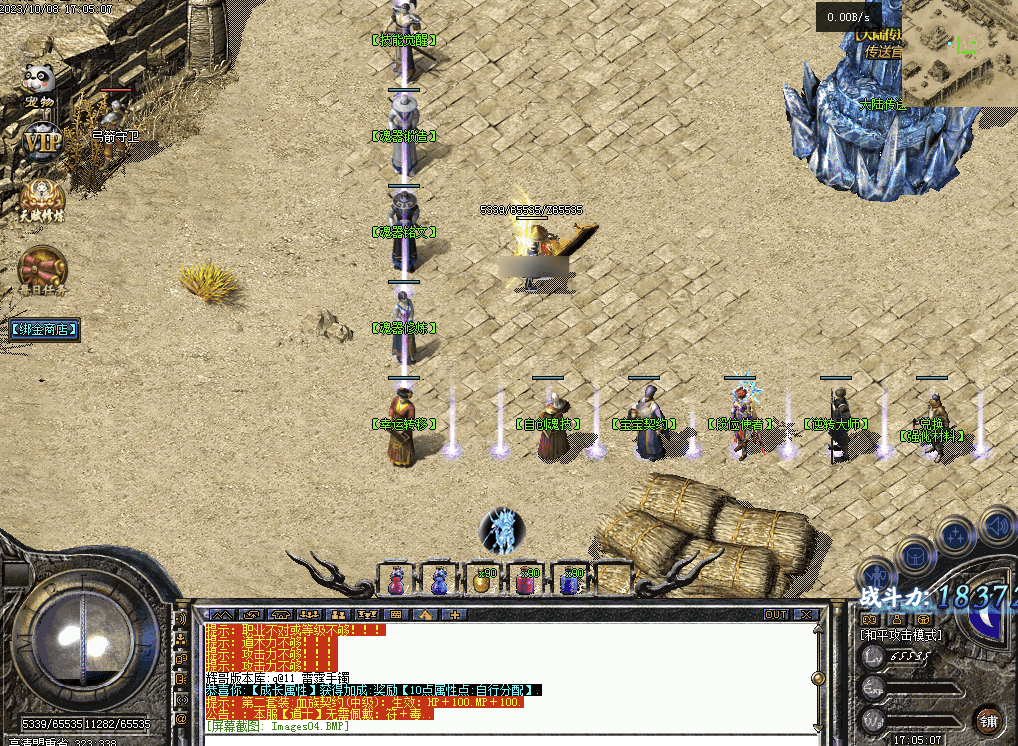Image resolution: width=1018 pixels, height=746 pixels.
Task: Use the red jar x90 hotbar slot
Action: (527, 581)
